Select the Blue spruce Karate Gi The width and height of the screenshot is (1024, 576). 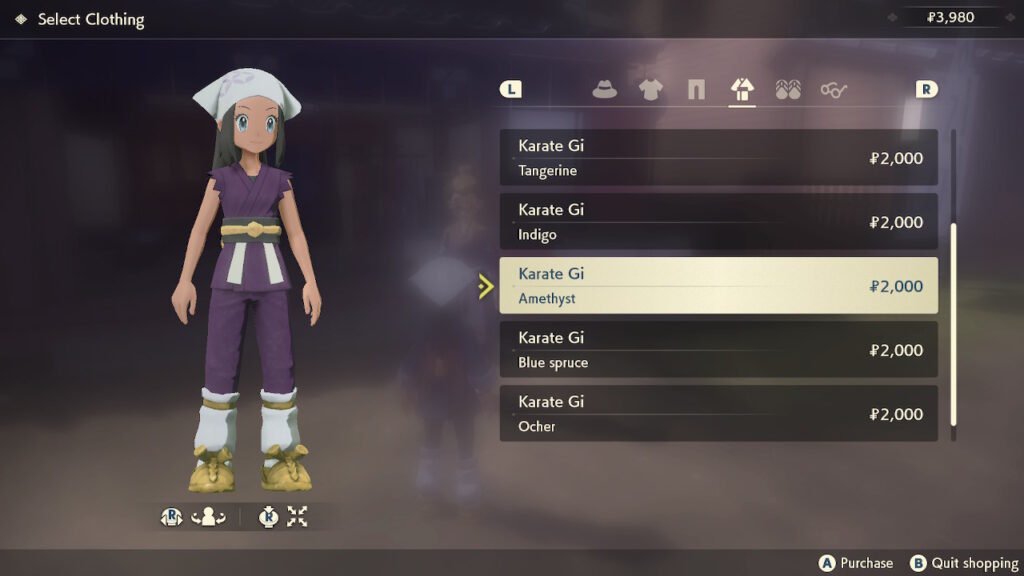[x=718, y=350]
